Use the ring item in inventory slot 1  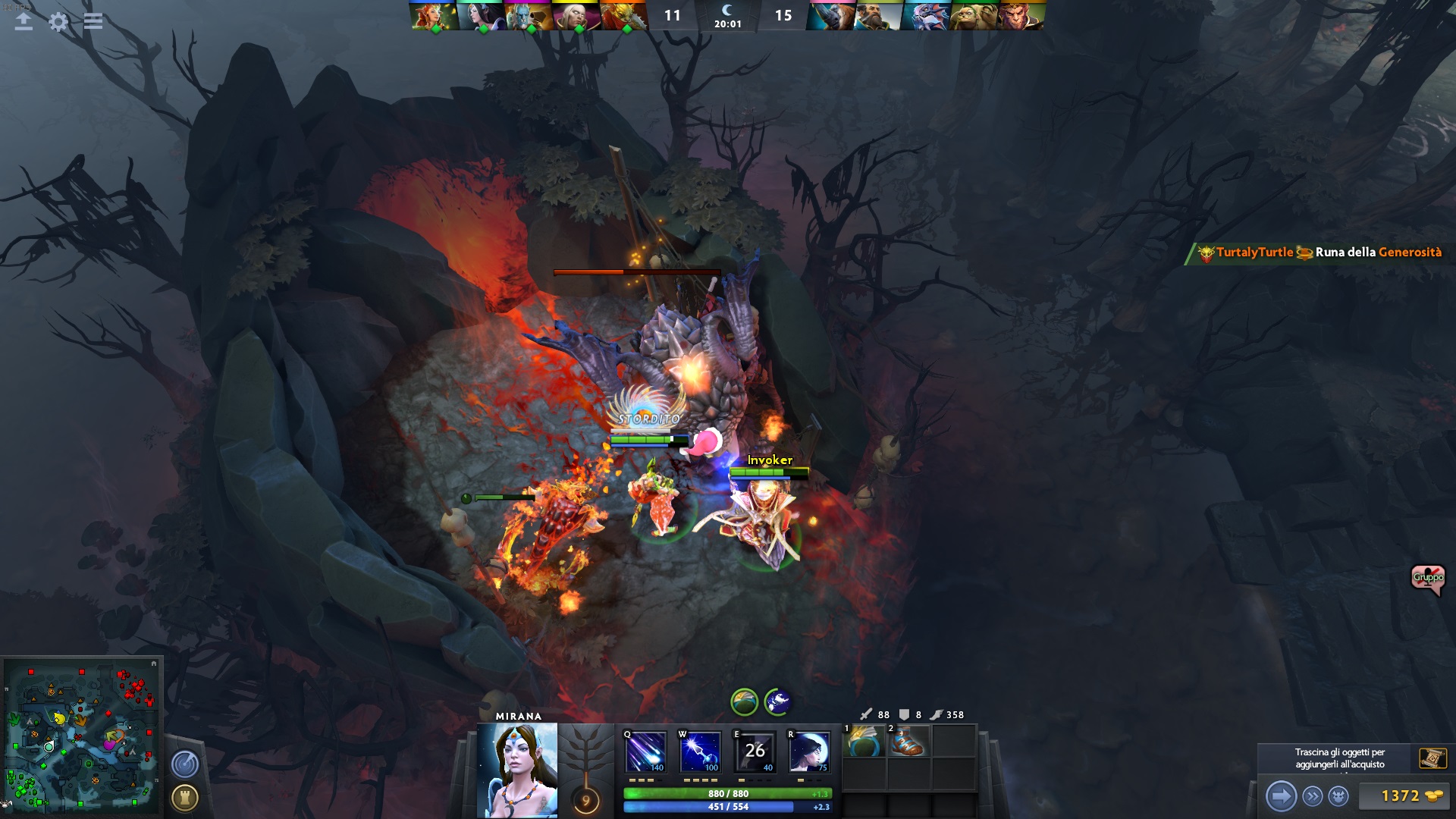(x=864, y=741)
